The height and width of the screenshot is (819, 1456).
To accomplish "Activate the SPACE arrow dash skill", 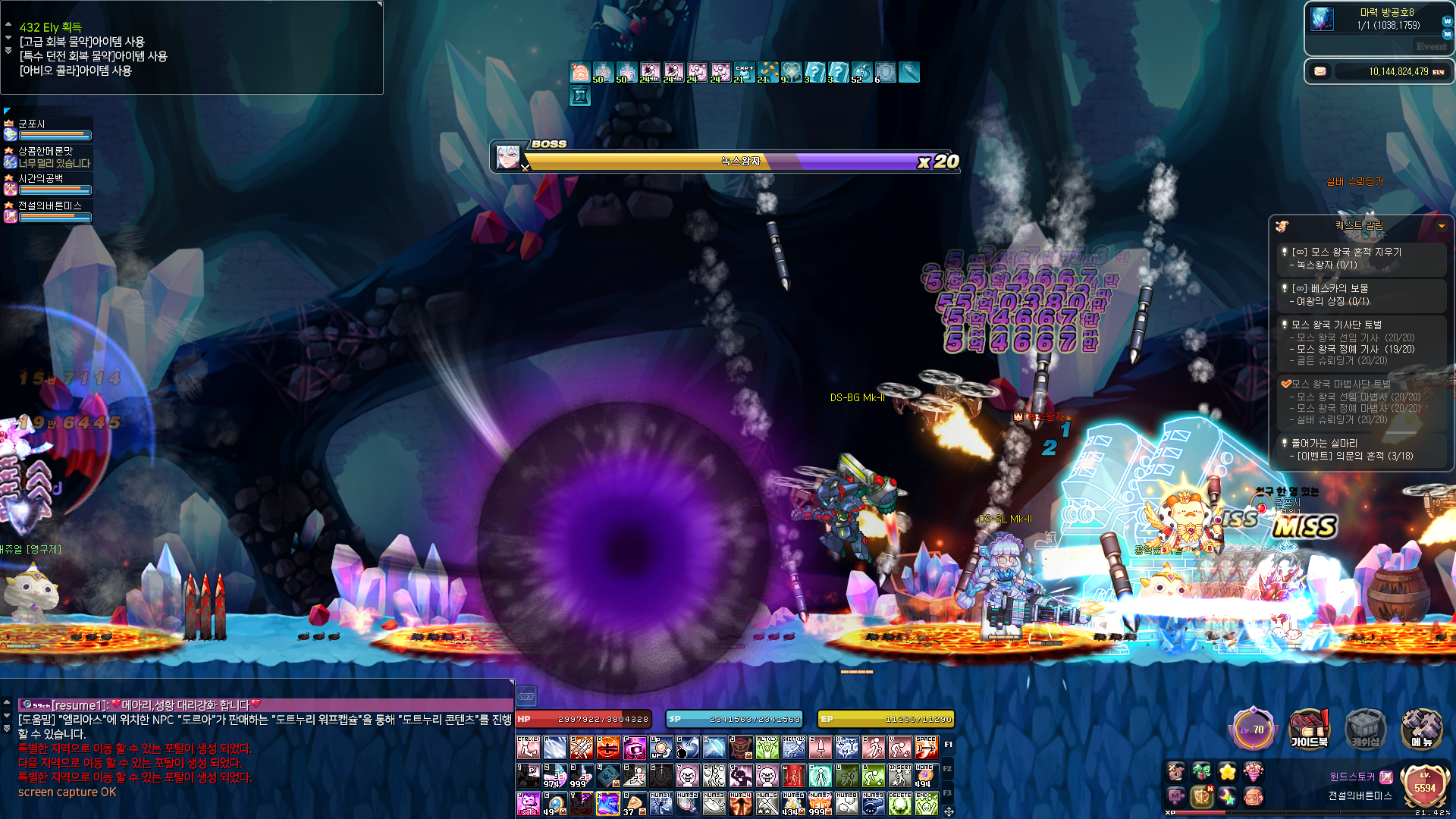I will point(926,748).
